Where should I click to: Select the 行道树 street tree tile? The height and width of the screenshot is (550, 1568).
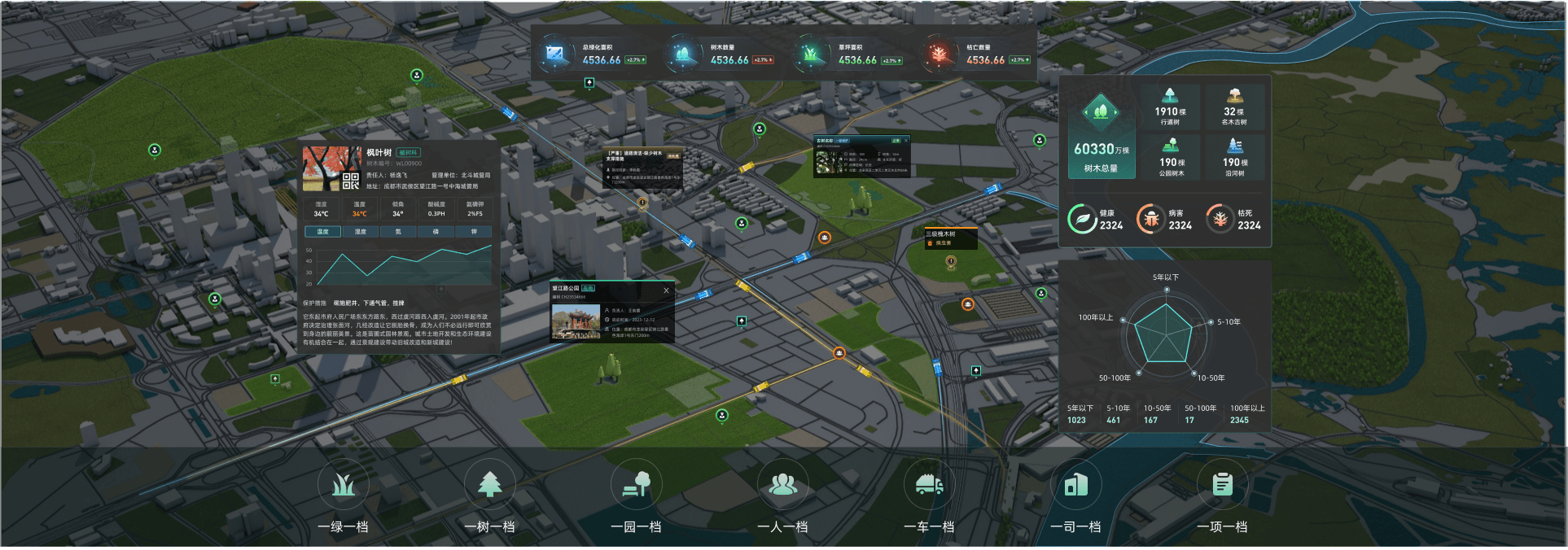click(1170, 107)
